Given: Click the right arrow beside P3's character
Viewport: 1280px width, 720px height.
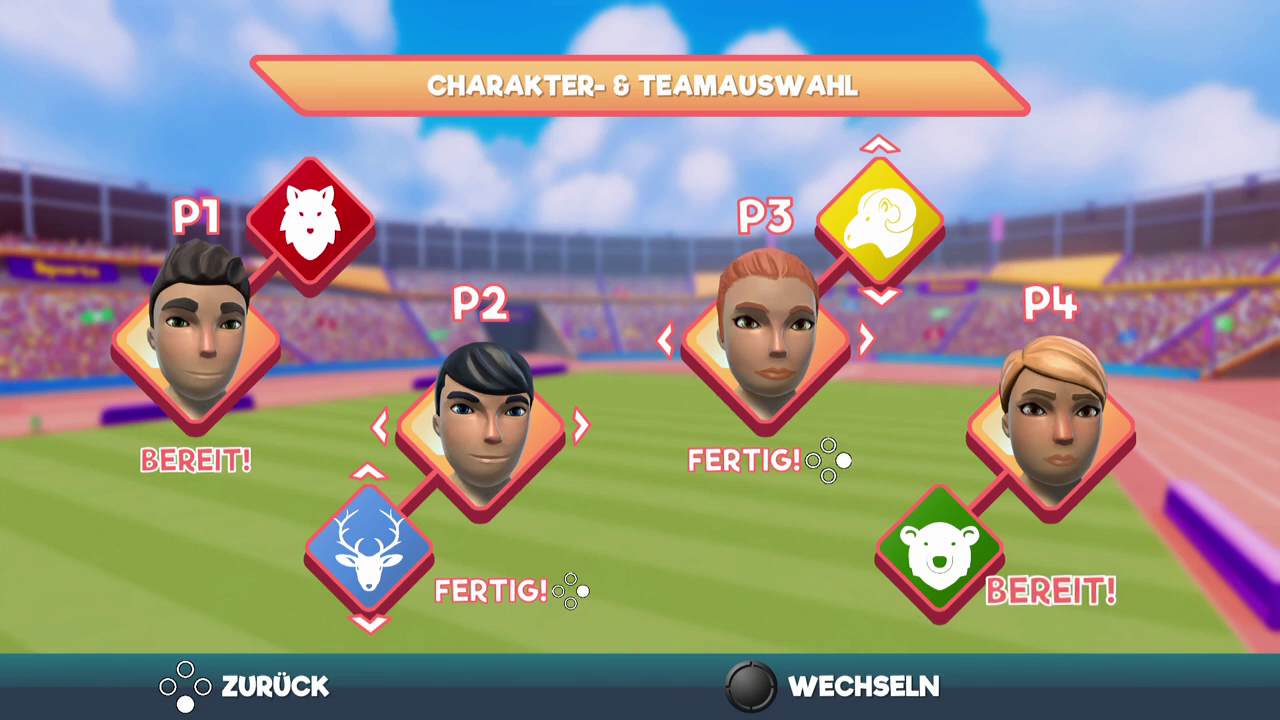Looking at the screenshot, I should 866,340.
